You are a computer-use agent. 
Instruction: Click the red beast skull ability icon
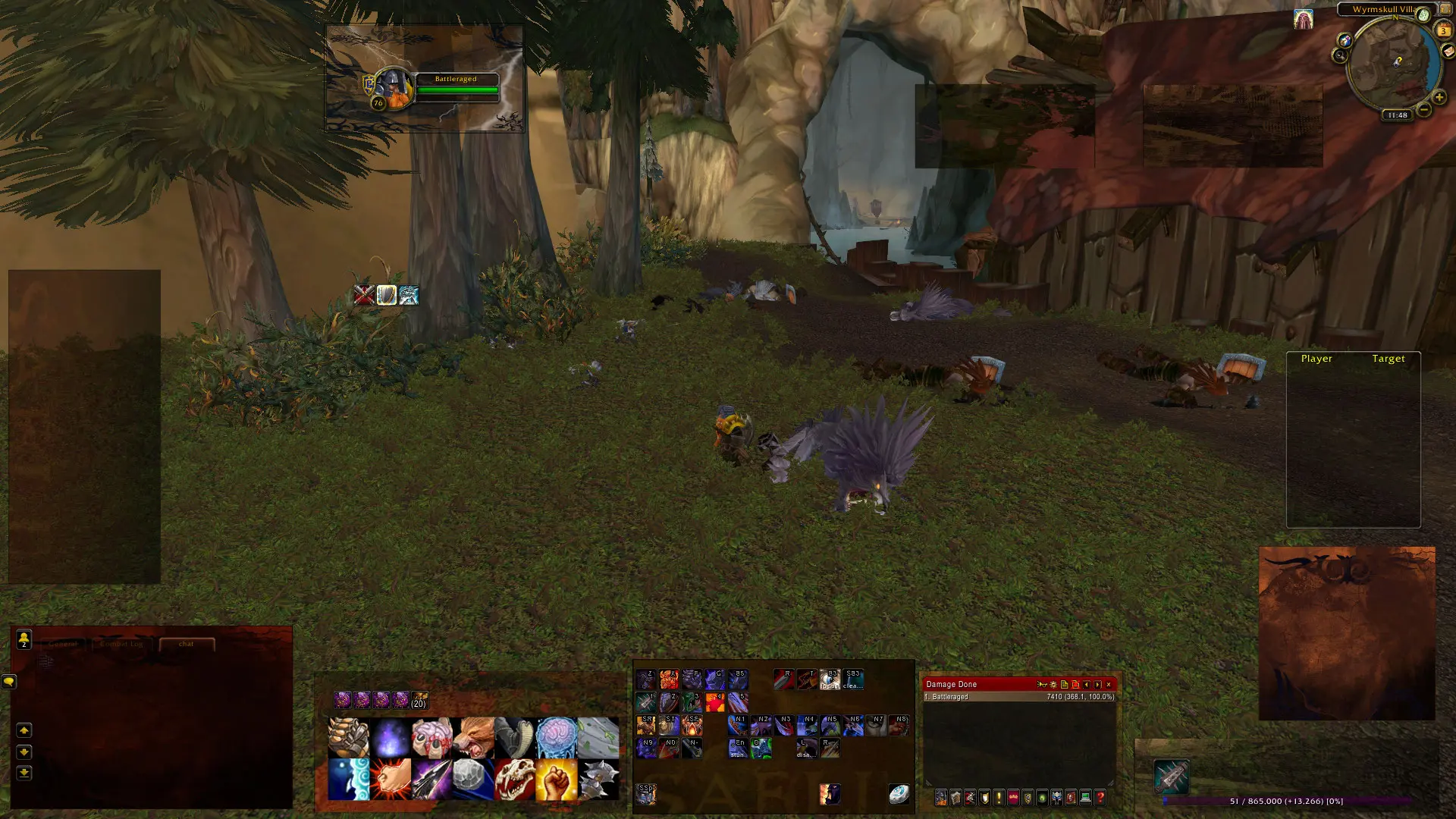[515, 780]
